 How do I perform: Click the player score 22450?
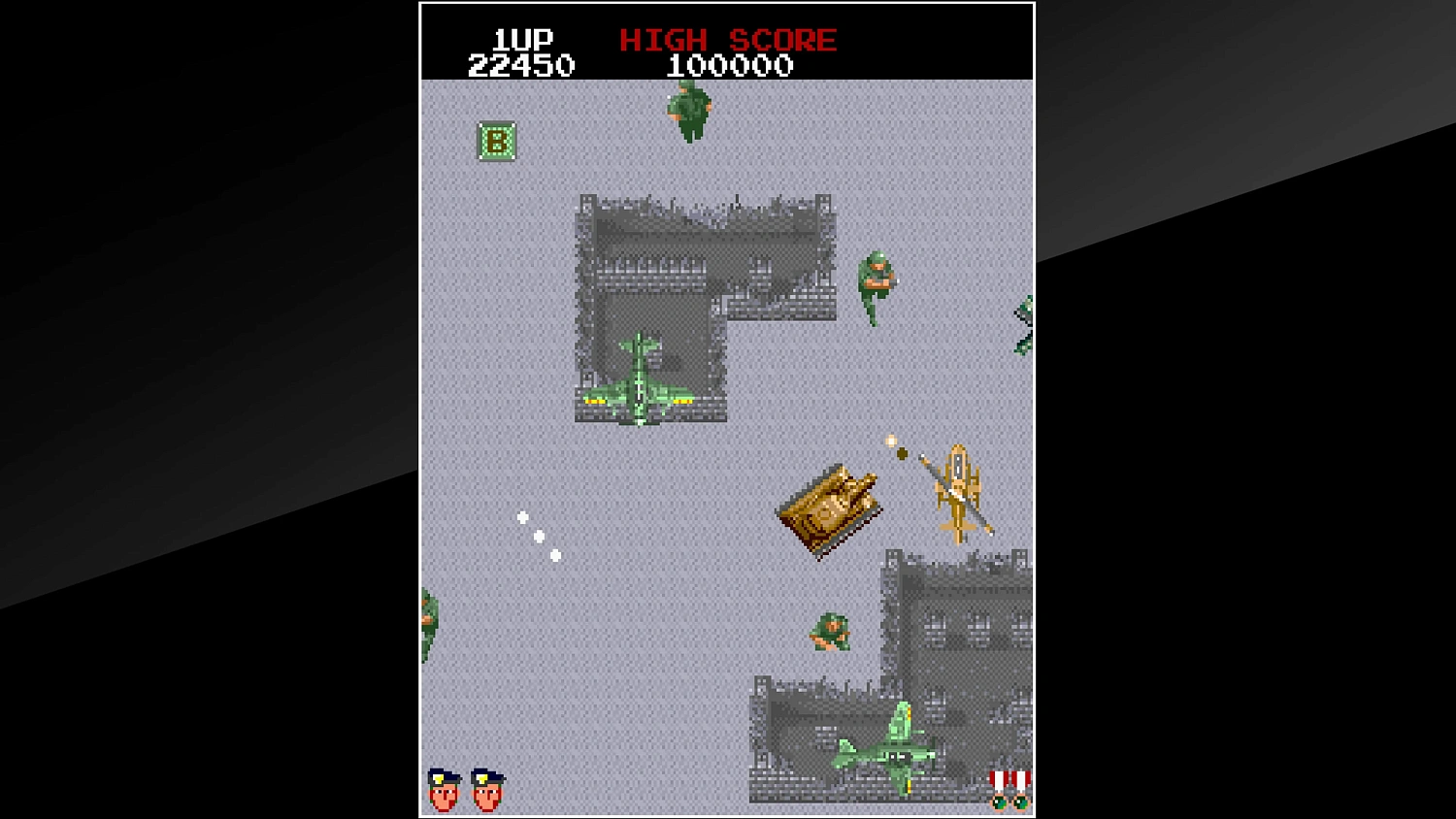point(521,65)
